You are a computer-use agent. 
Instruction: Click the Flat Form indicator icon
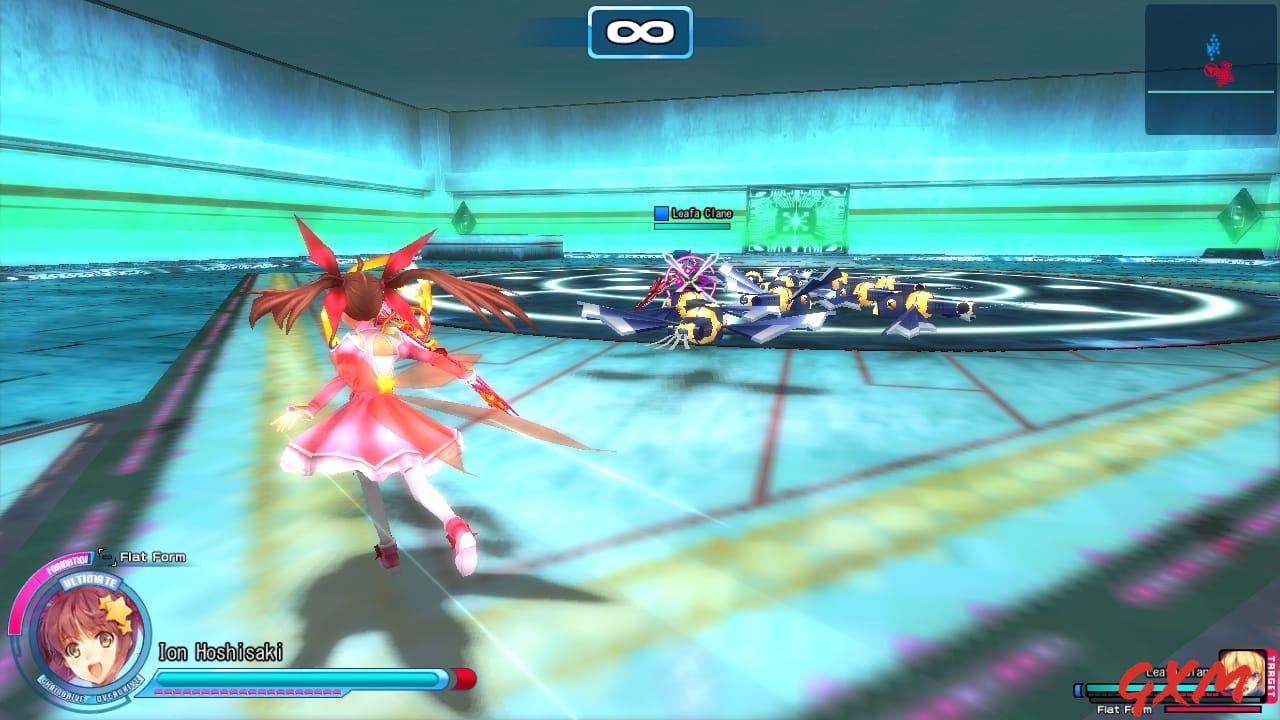coord(106,556)
